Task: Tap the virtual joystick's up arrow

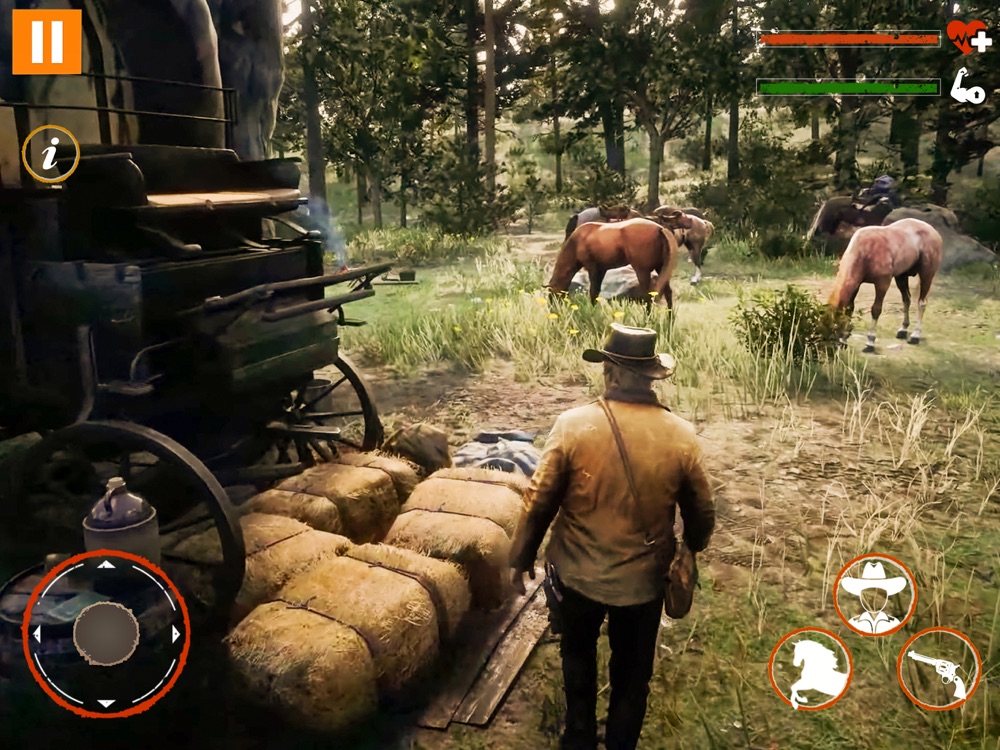Action: [106, 565]
